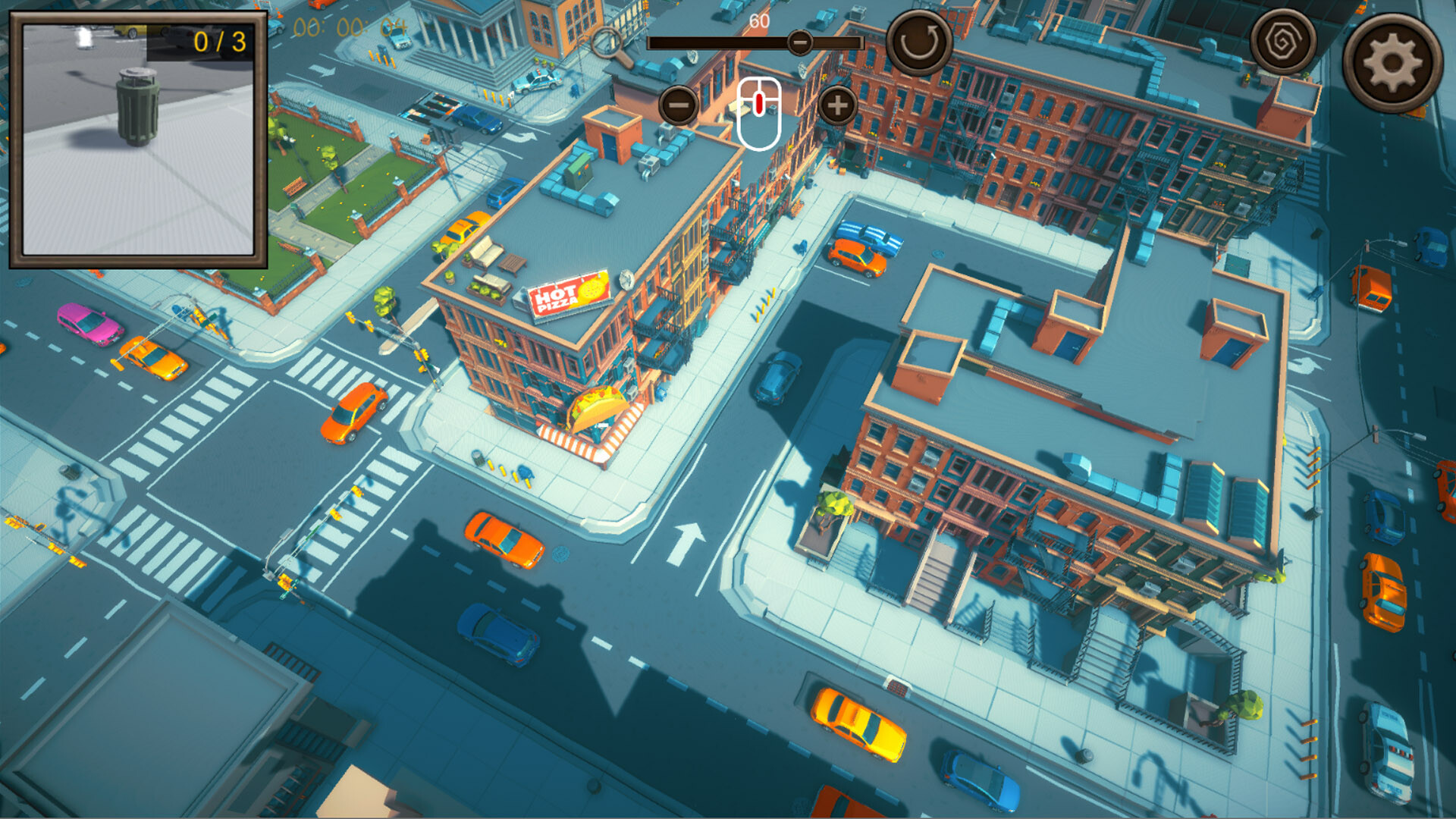
Task: Click the magnifying glass search icon
Action: pos(607,42)
